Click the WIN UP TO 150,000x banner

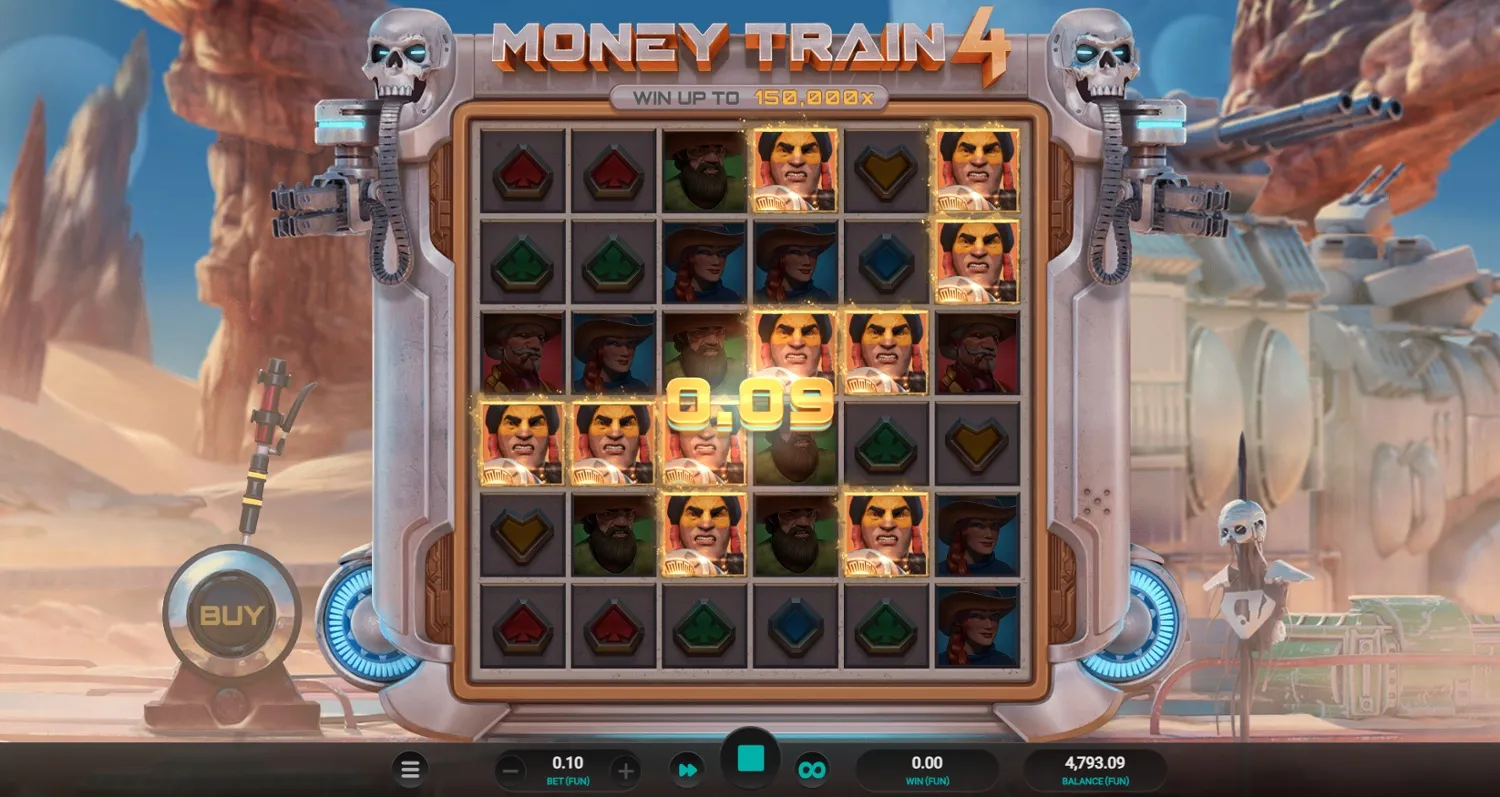tap(750, 97)
